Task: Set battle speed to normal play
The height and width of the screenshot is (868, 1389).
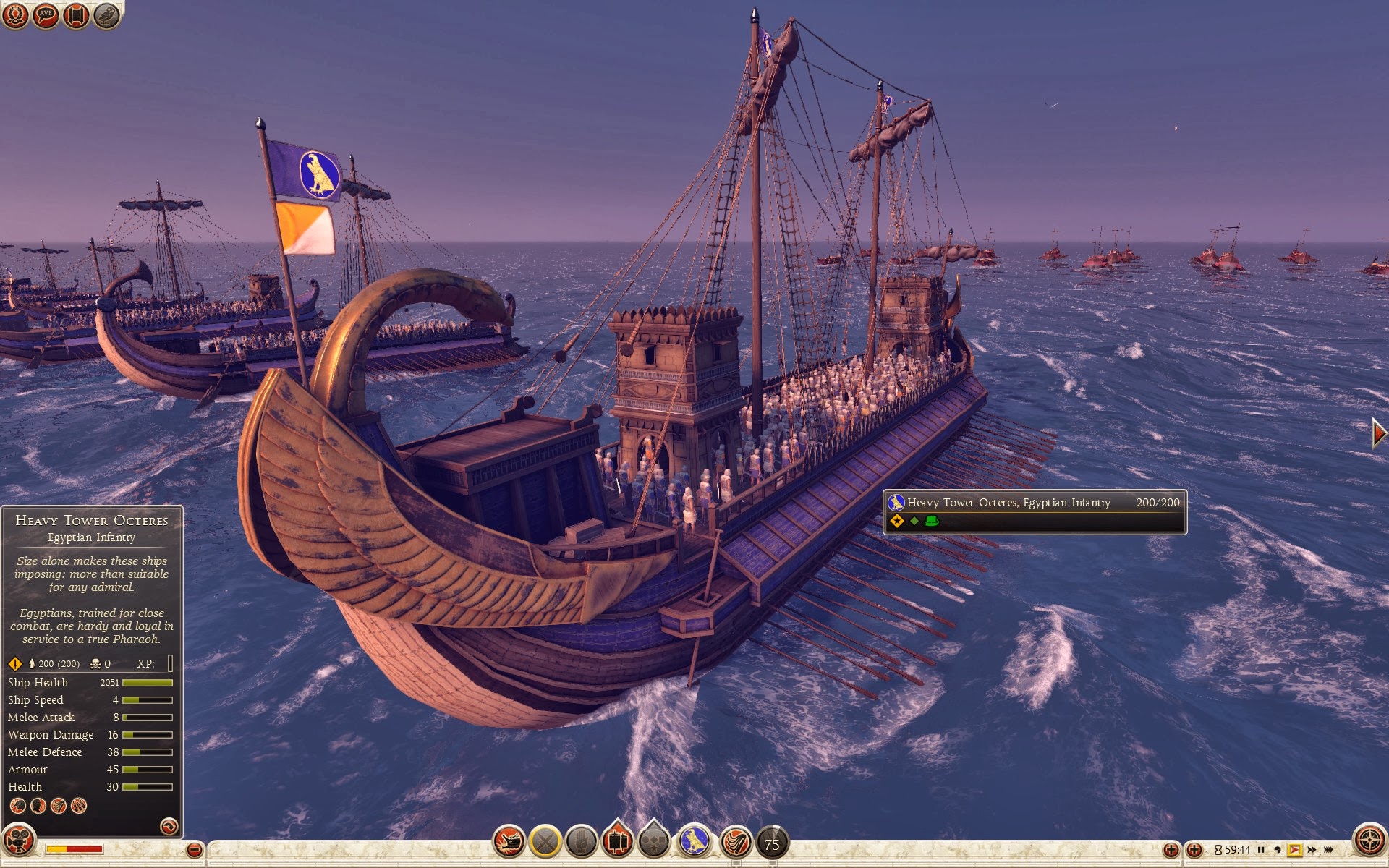Action: tap(1294, 850)
